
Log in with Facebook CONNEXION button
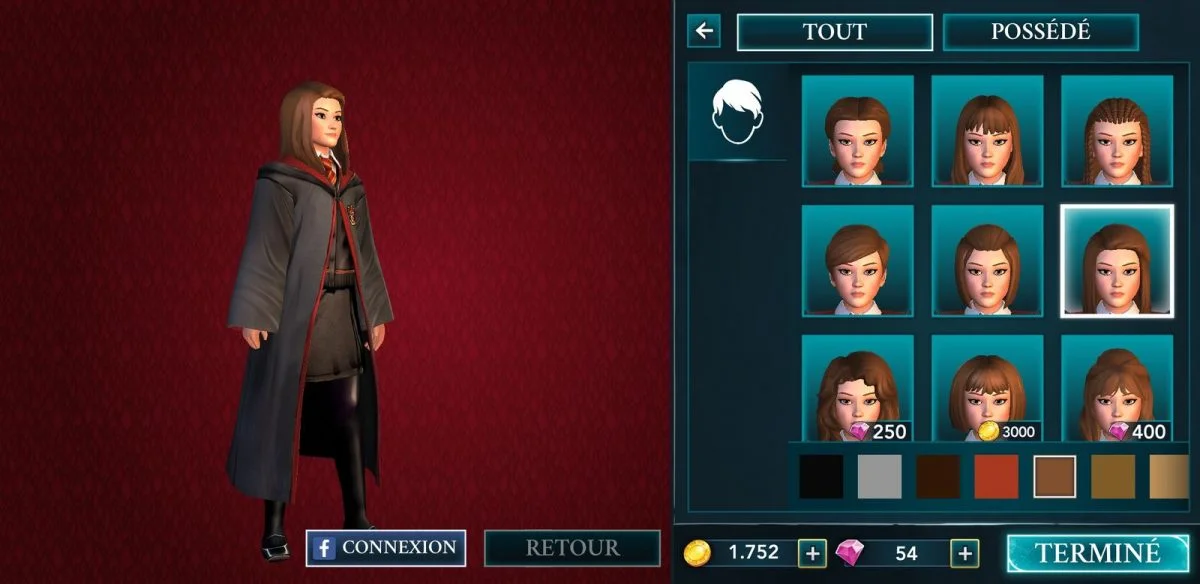pos(386,548)
